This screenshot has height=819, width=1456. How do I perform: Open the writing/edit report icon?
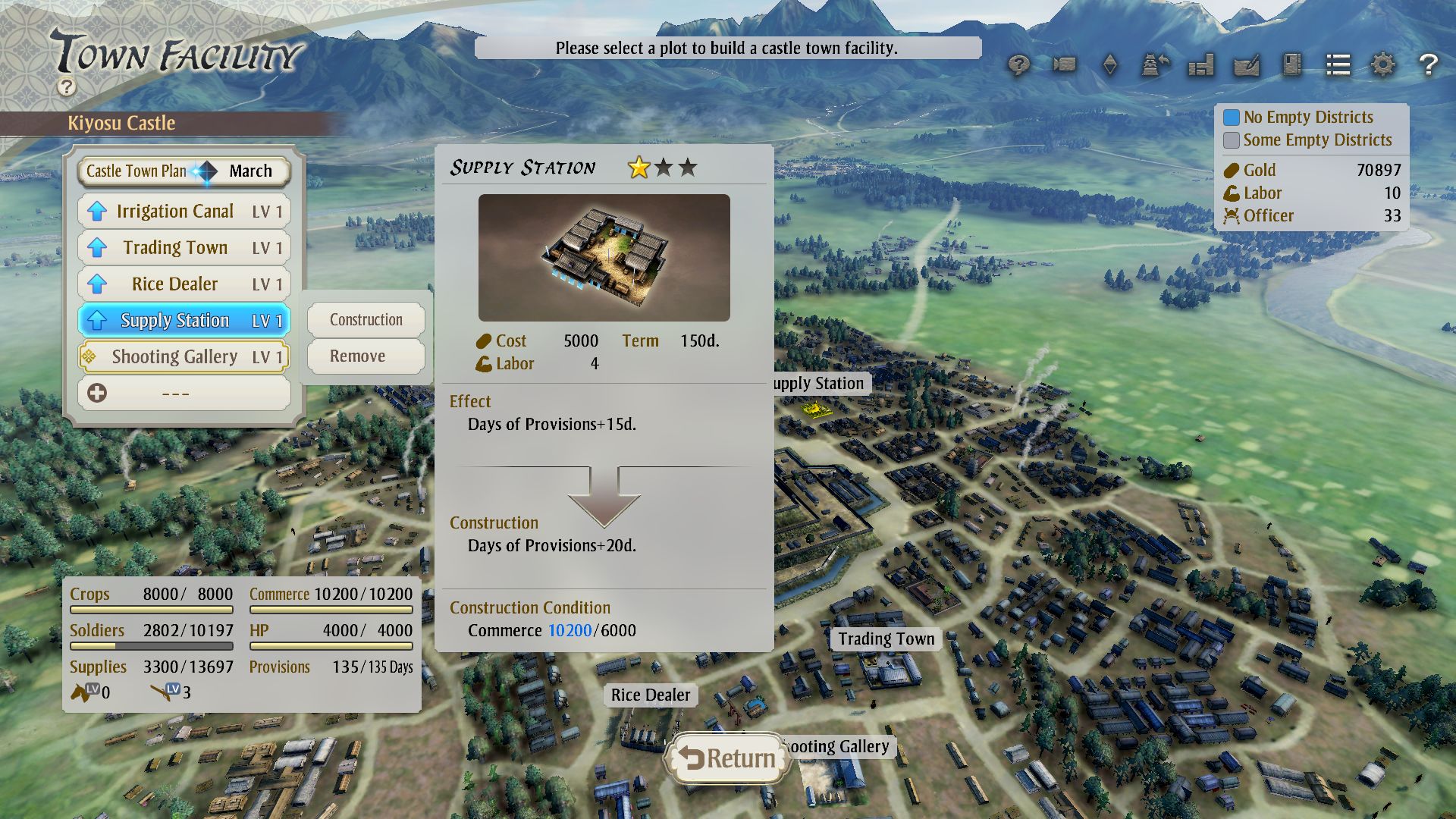[x=1246, y=66]
